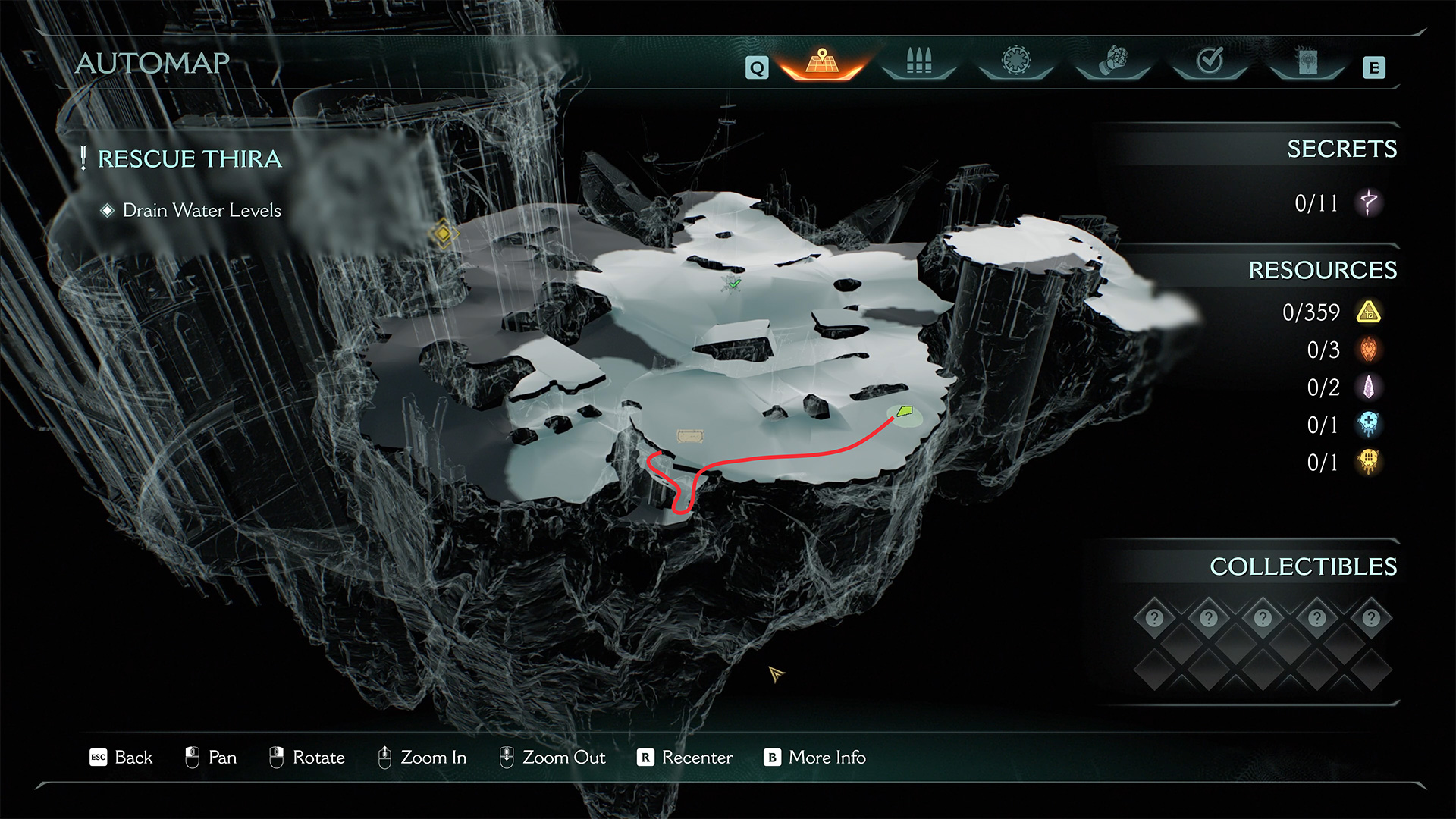Open the circular gear emblem tab
The width and height of the screenshot is (1456, 819).
pos(1016,61)
